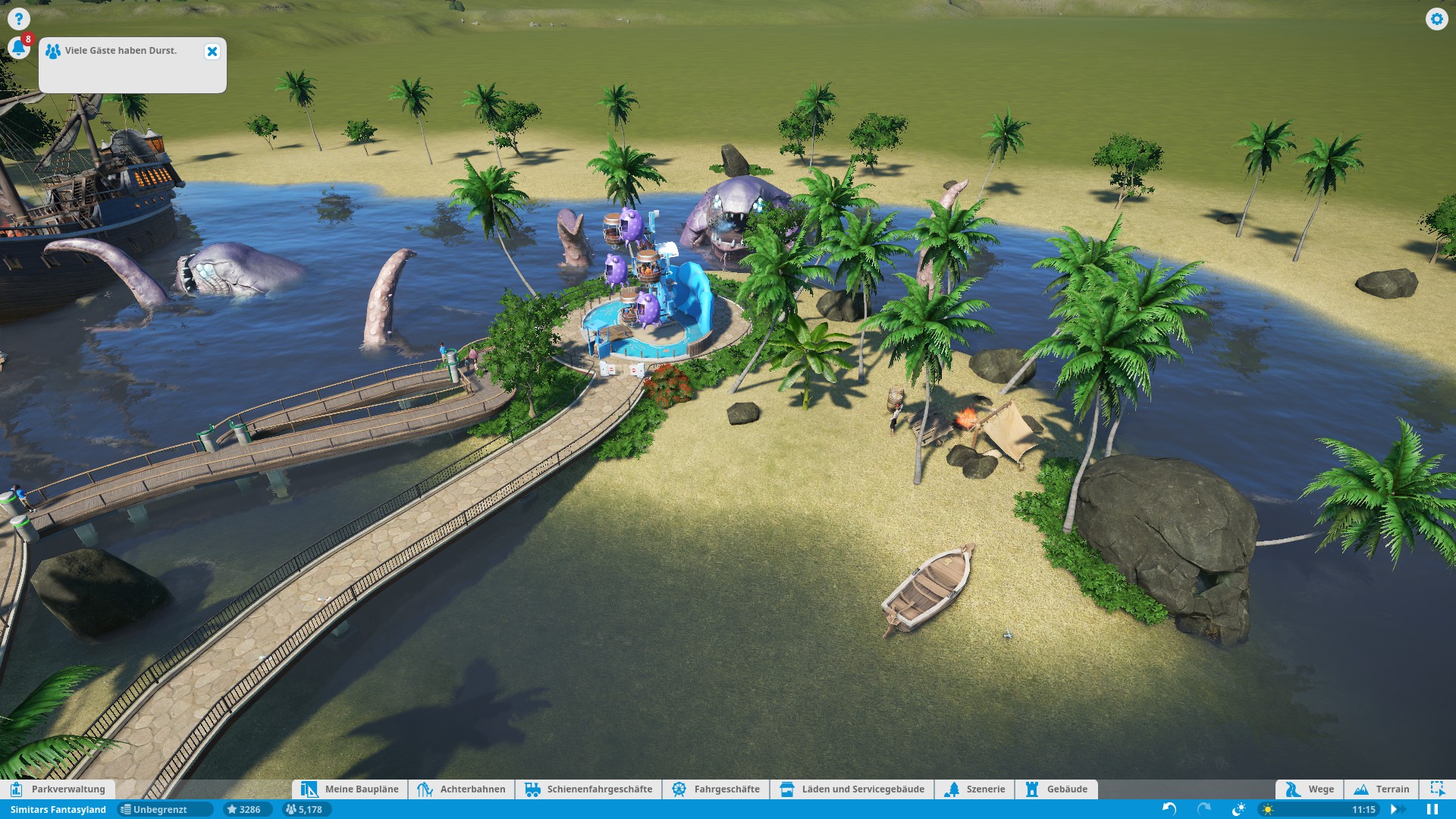Image resolution: width=1456 pixels, height=819 pixels.
Task: Select the Wege path tool
Action: click(1310, 789)
